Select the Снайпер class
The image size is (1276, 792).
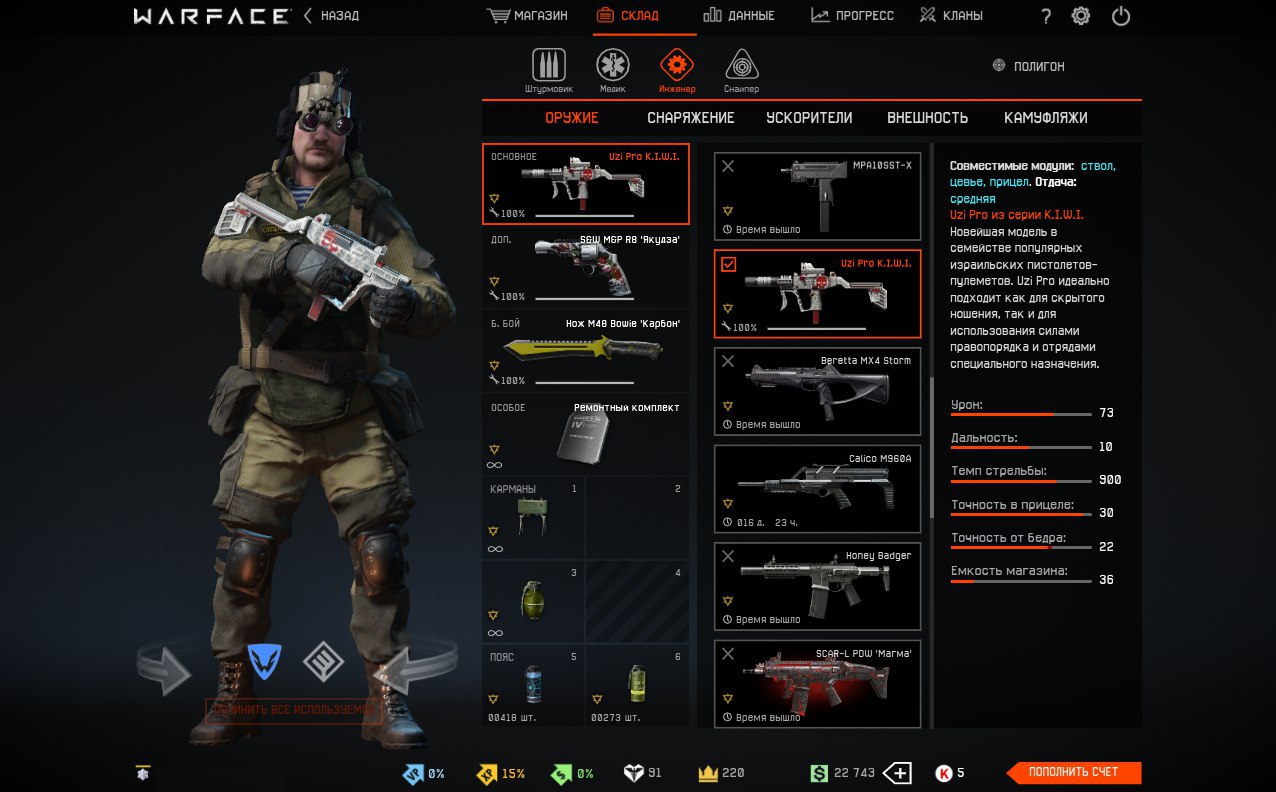click(741, 70)
